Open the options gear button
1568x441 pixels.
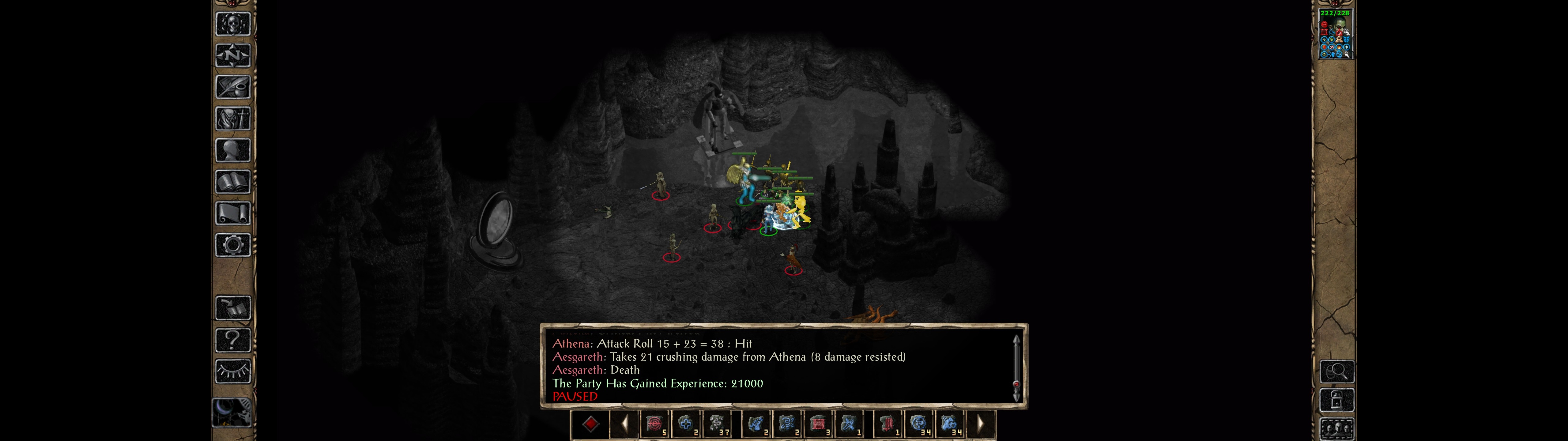pos(233,246)
